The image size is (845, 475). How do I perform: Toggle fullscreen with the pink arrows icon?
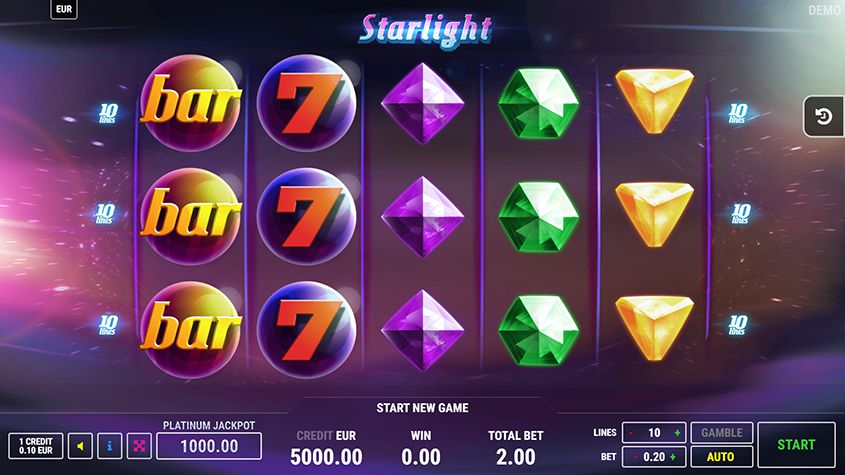[x=138, y=446]
